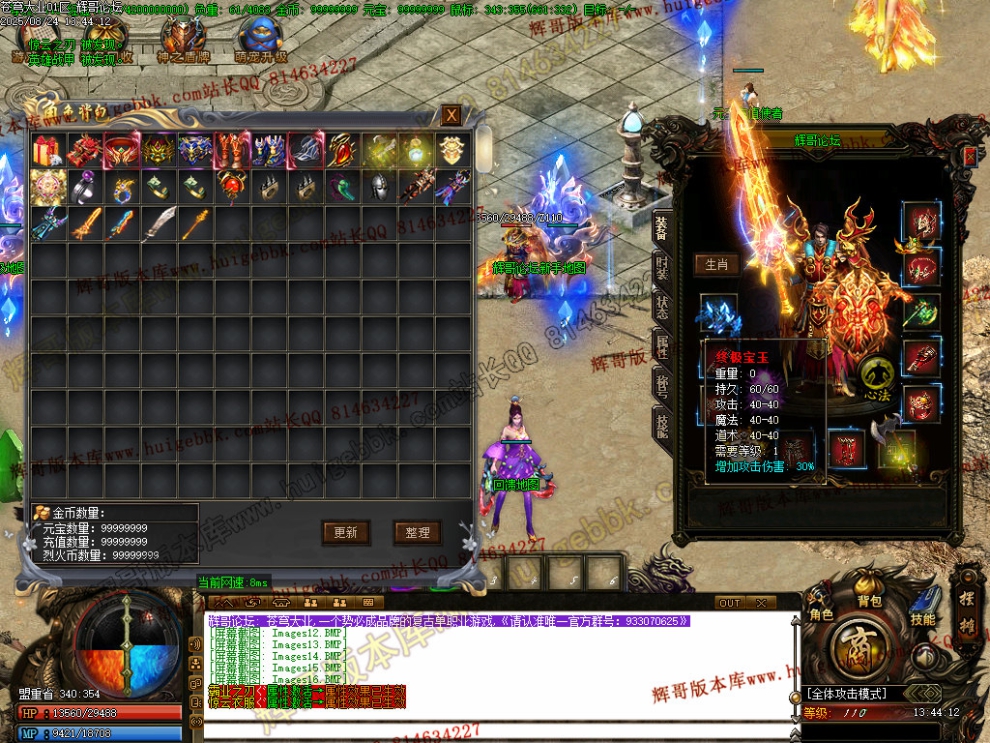Image resolution: width=990 pixels, height=743 pixels.
Task: Open the 属性 attributes tab
Action: [x=662, y=344]
